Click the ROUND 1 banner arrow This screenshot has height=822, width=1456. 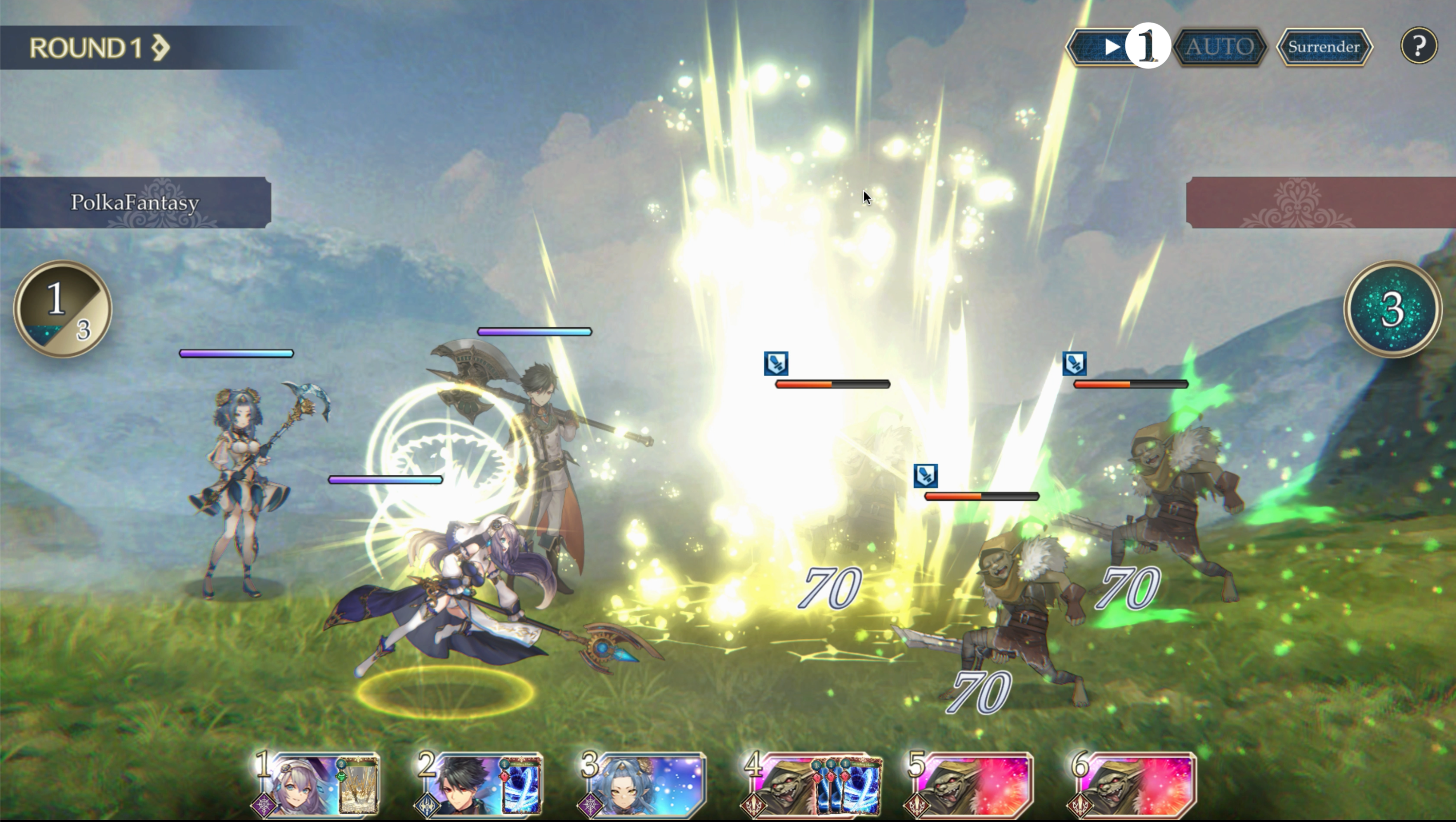click(x=160, y=48)
